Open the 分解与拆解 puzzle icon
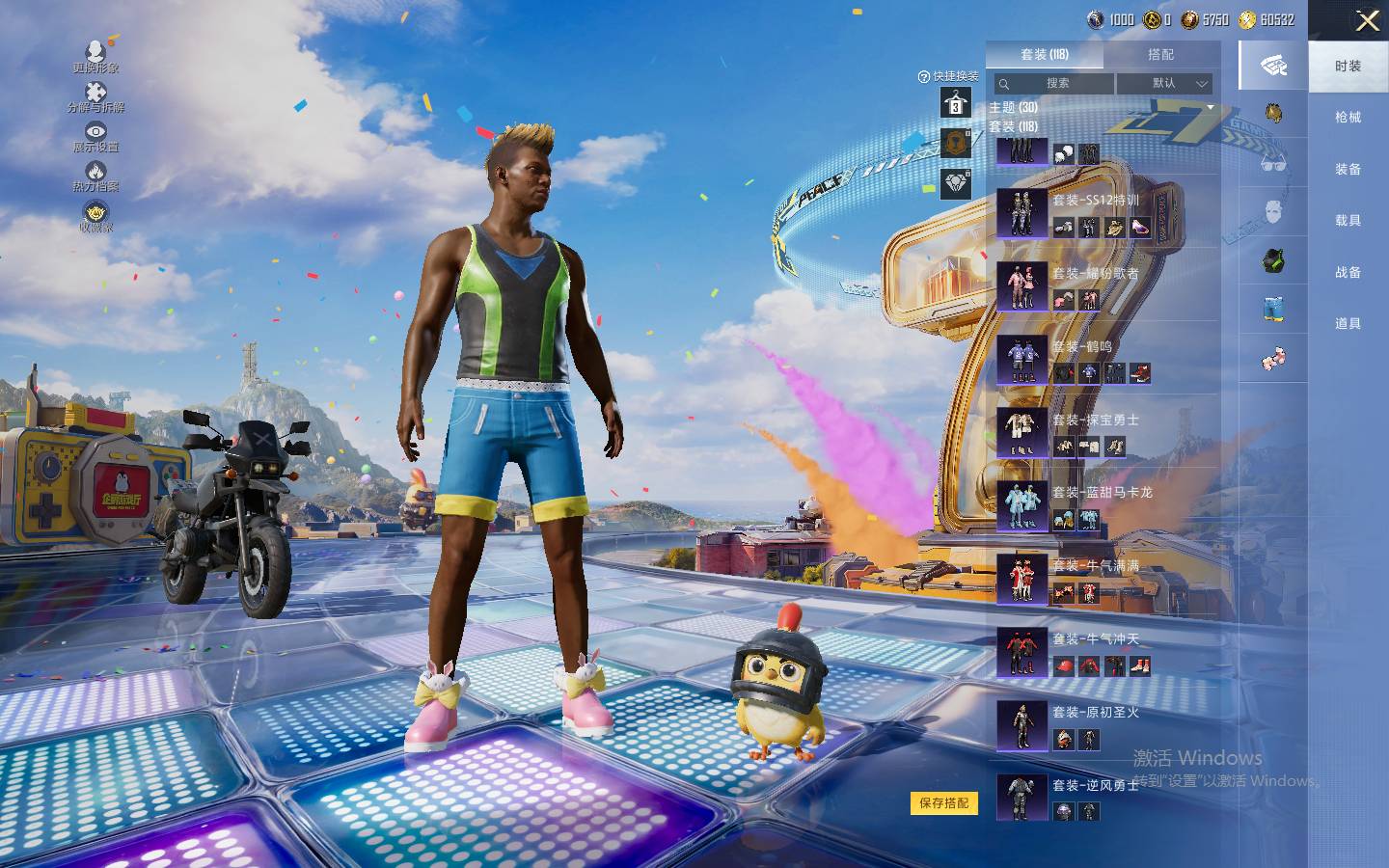Viewport: 1389px width, 868px height. pos(95,97)
